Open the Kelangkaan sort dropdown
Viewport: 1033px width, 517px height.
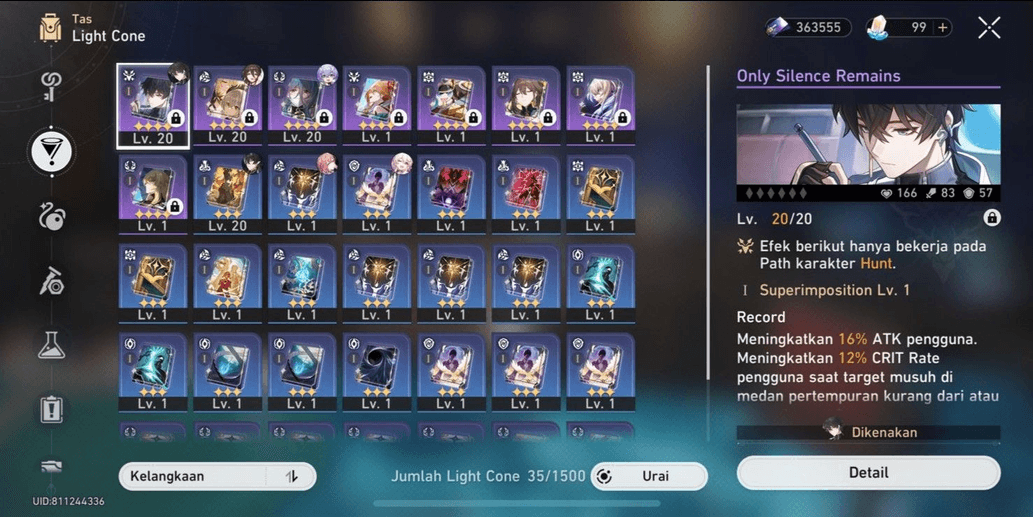pyautogui.click(x=195, y=476)
